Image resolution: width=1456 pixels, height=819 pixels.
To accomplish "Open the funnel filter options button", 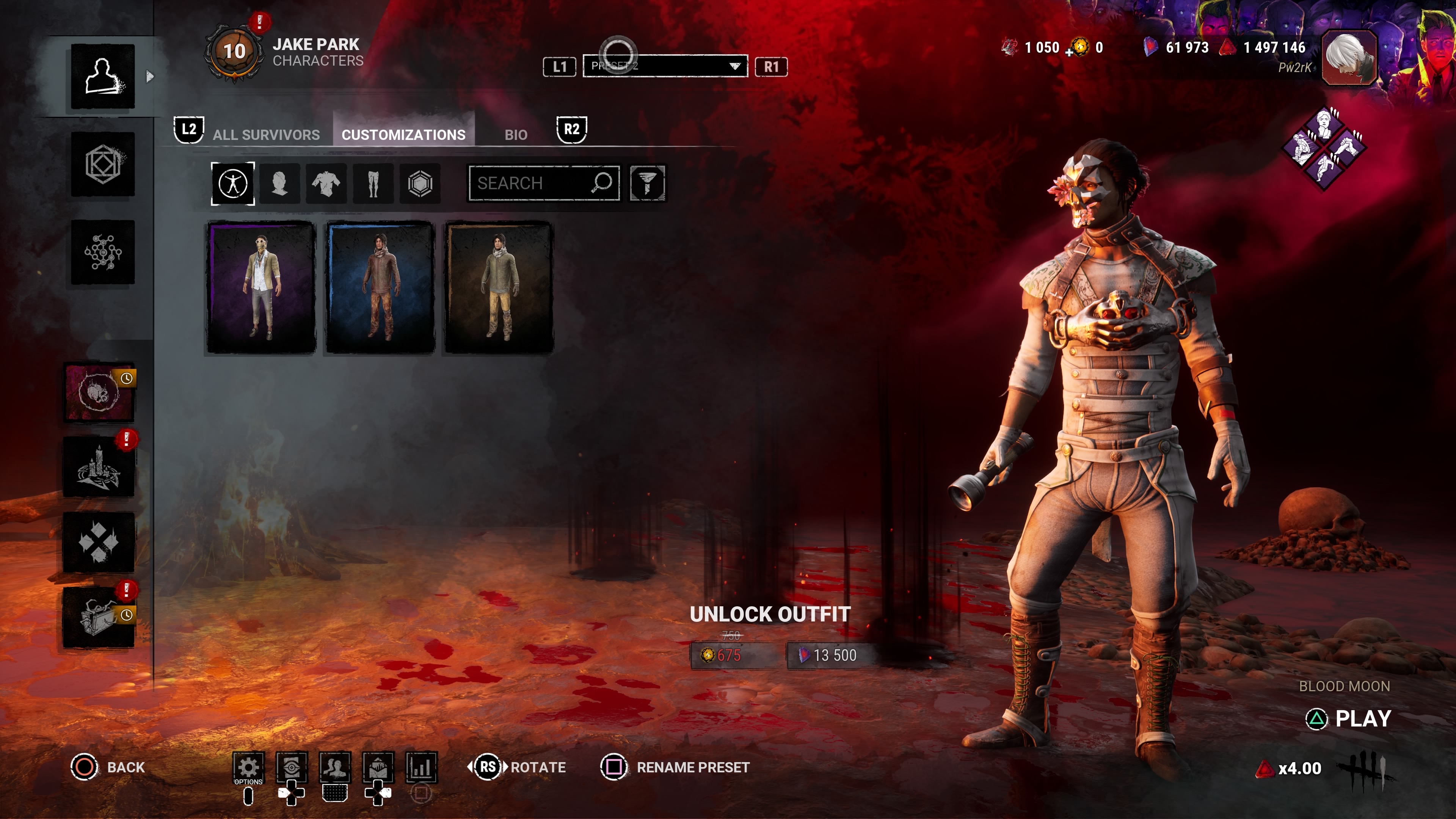I will coord(647,183).
